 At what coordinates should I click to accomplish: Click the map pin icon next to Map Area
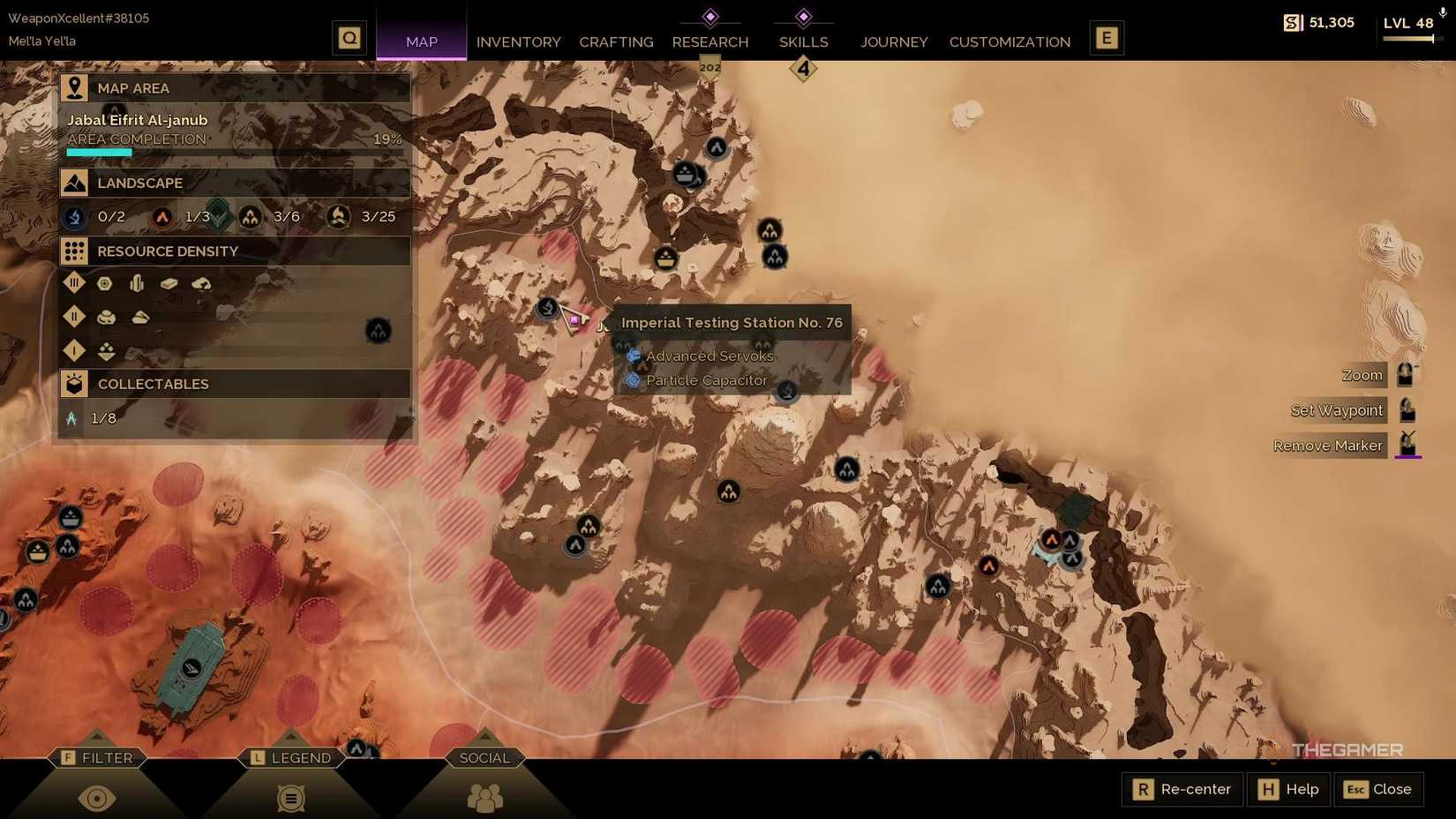pos(74,86)
